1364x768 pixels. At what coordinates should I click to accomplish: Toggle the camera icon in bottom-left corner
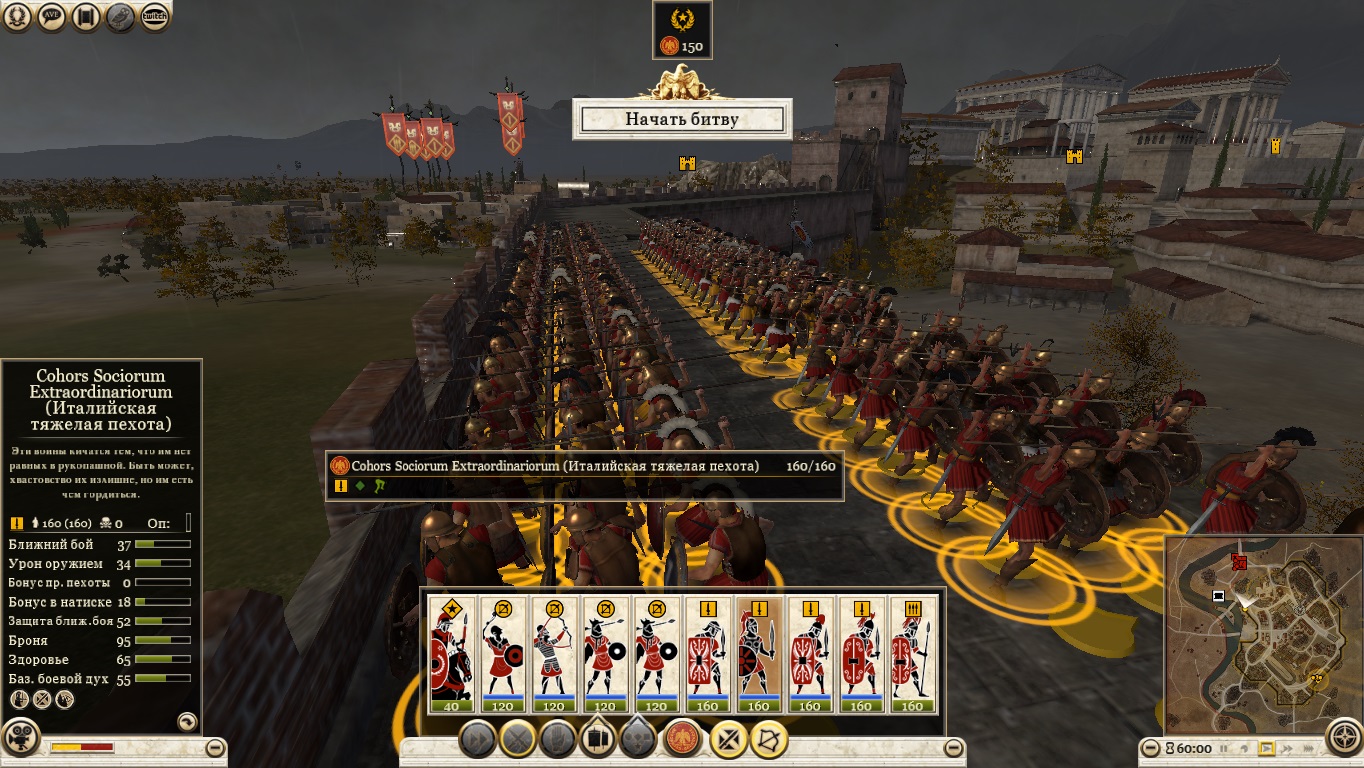pos(19,739)
